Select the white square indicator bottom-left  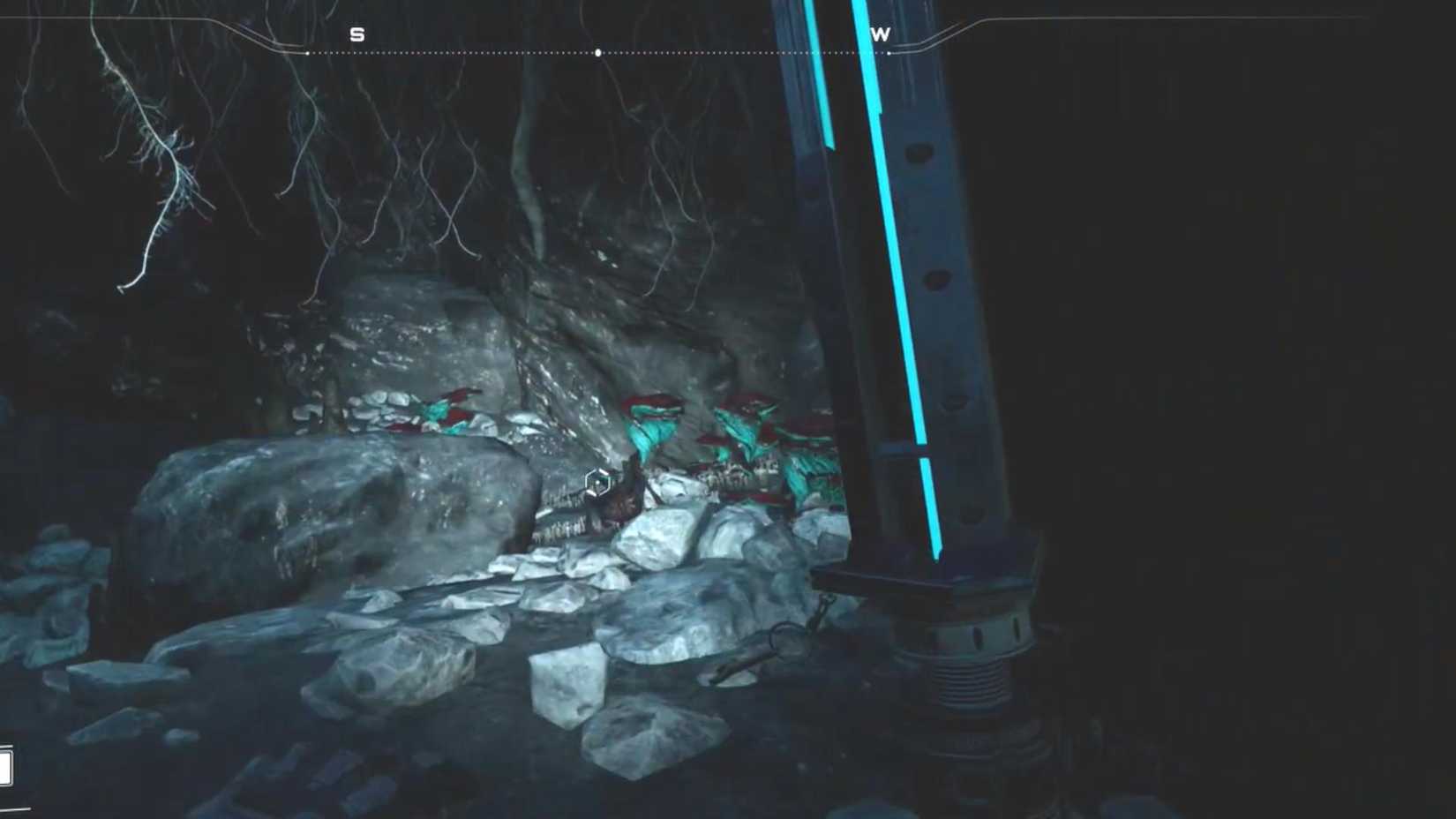pyautogui.click(x=5, y=766)
